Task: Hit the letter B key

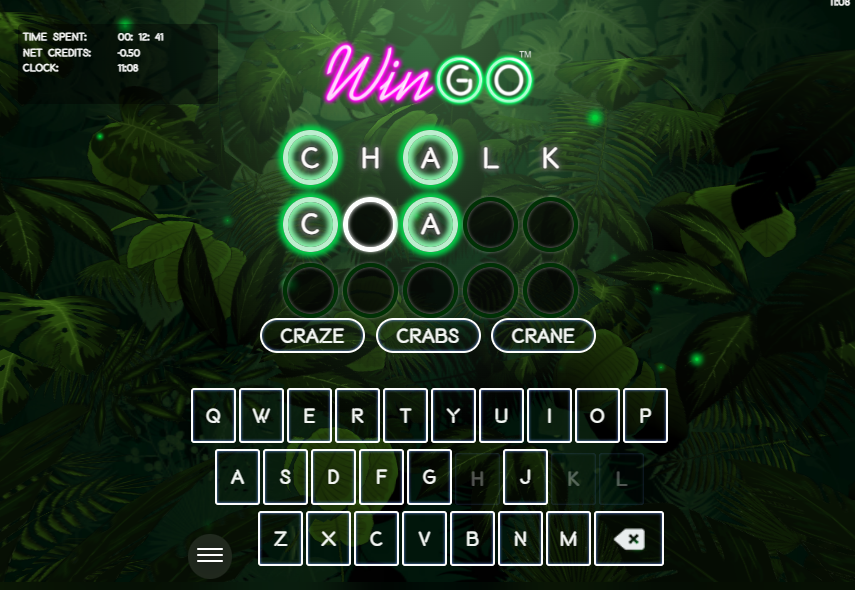Action: click(x=472, y=539)
